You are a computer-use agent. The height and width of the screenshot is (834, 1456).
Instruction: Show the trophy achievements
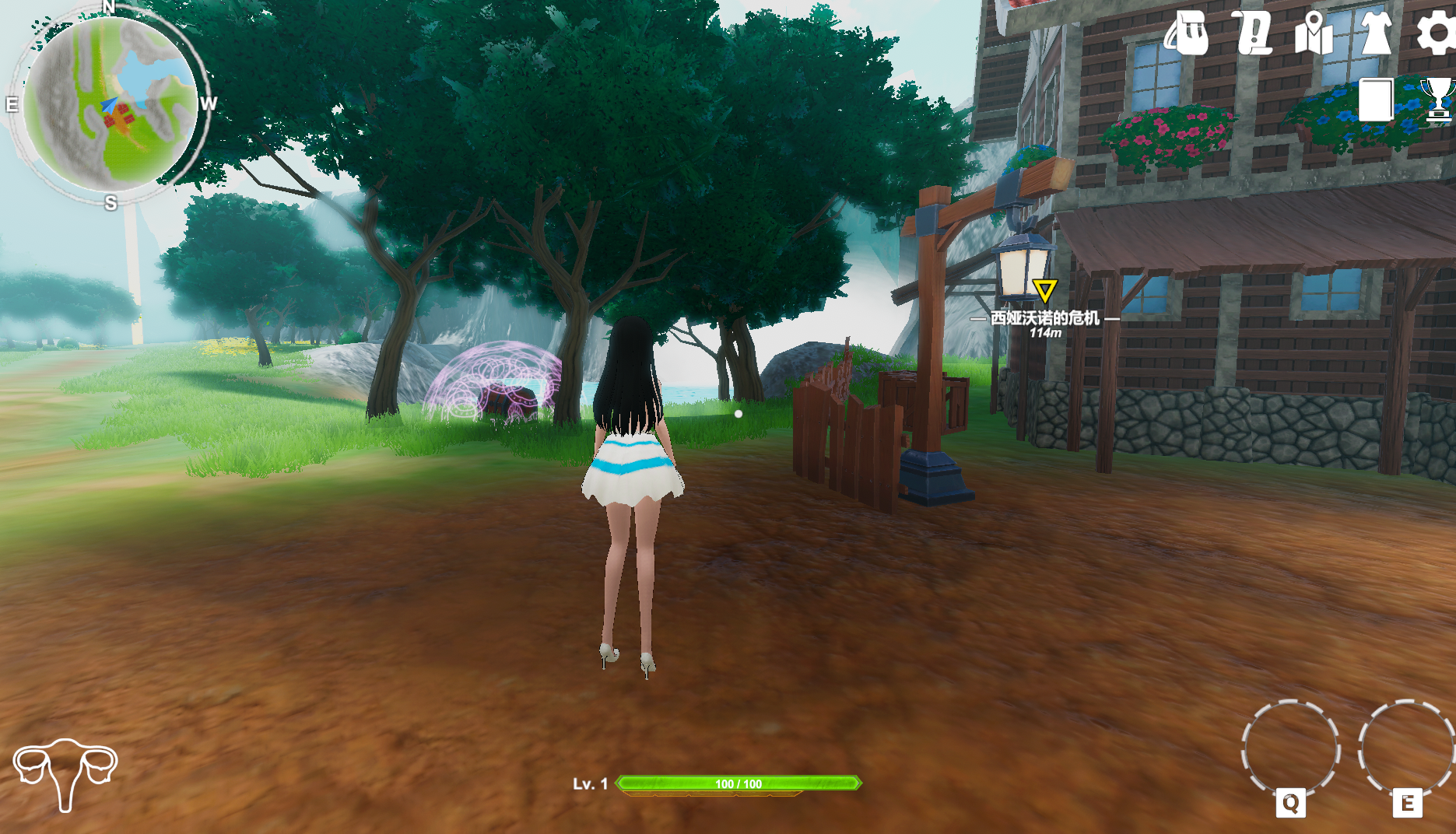coord(1438,100)
